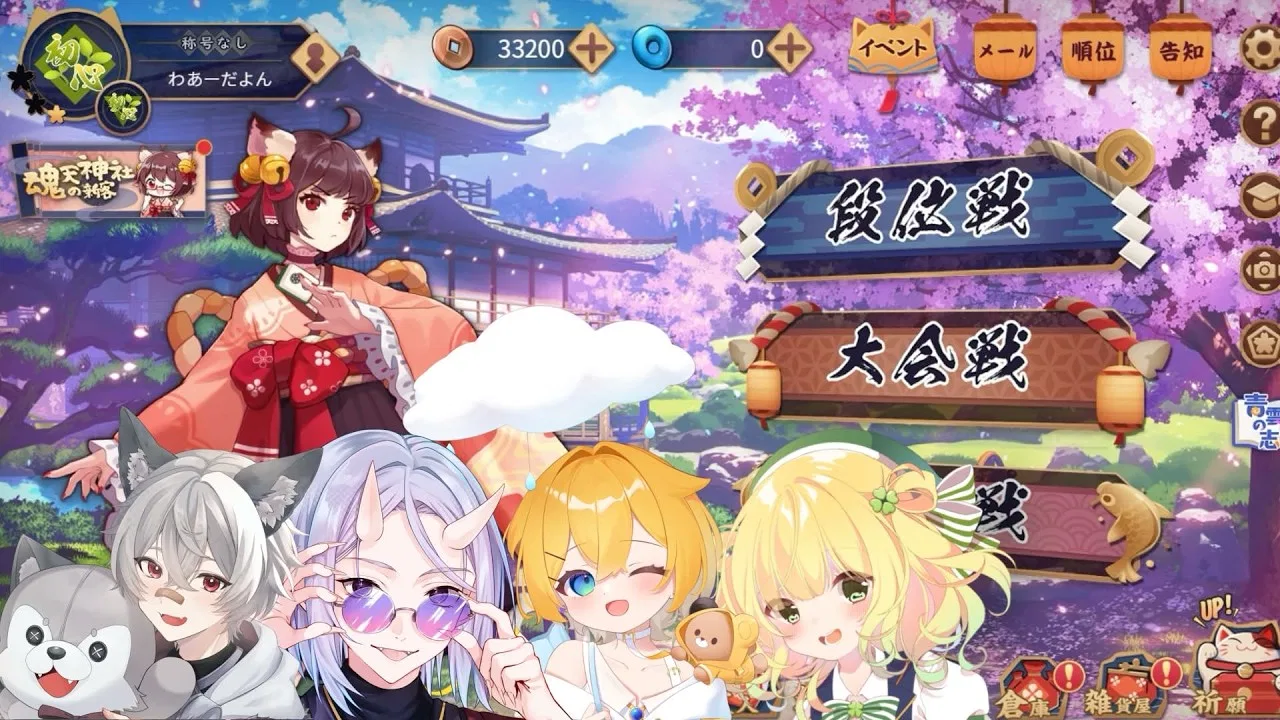Click the title badge icon beside the name
The image size is (1280, 720).
pyautogui.click(x=319, y=58)
